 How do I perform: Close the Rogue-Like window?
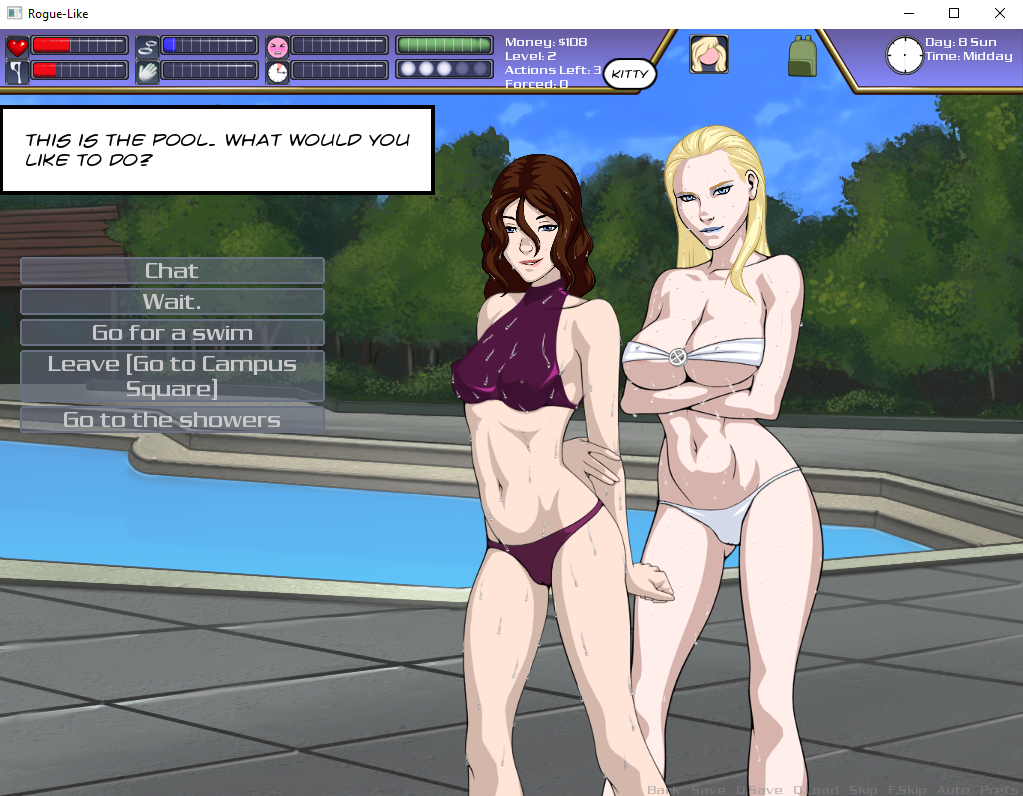[x=999, y=14]
